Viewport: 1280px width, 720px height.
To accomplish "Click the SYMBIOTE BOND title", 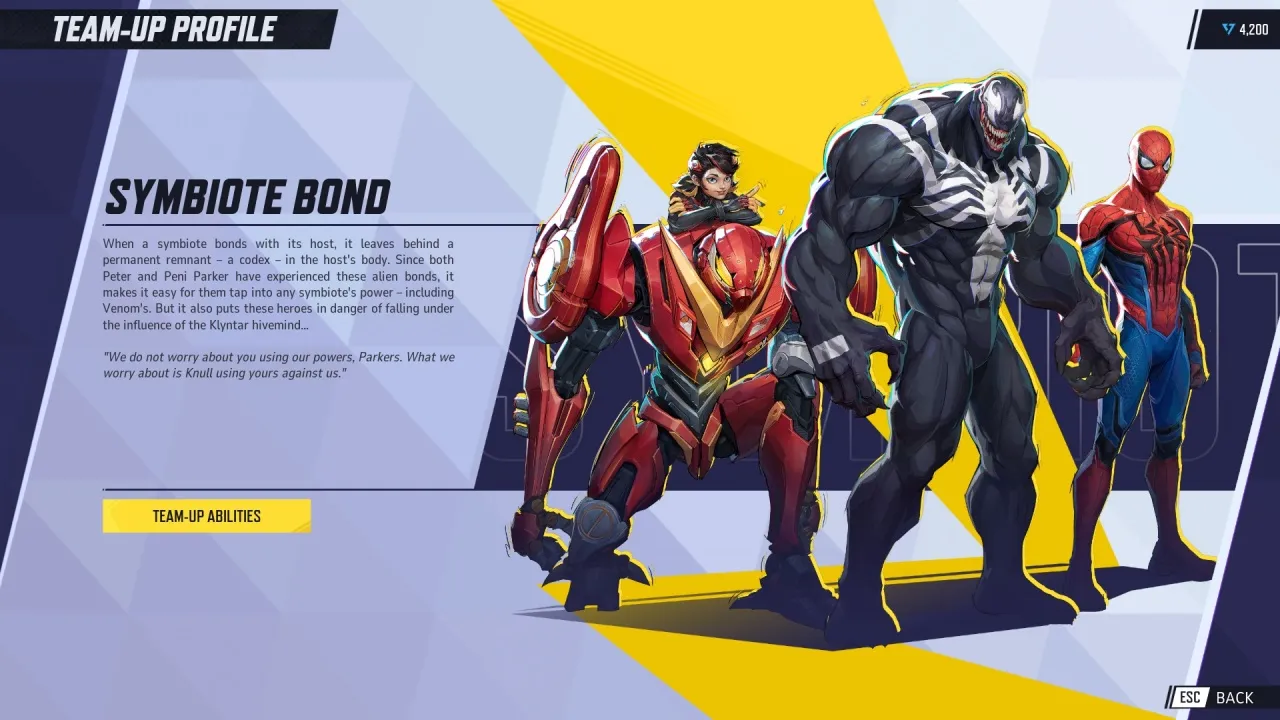I will coord(248,196).
